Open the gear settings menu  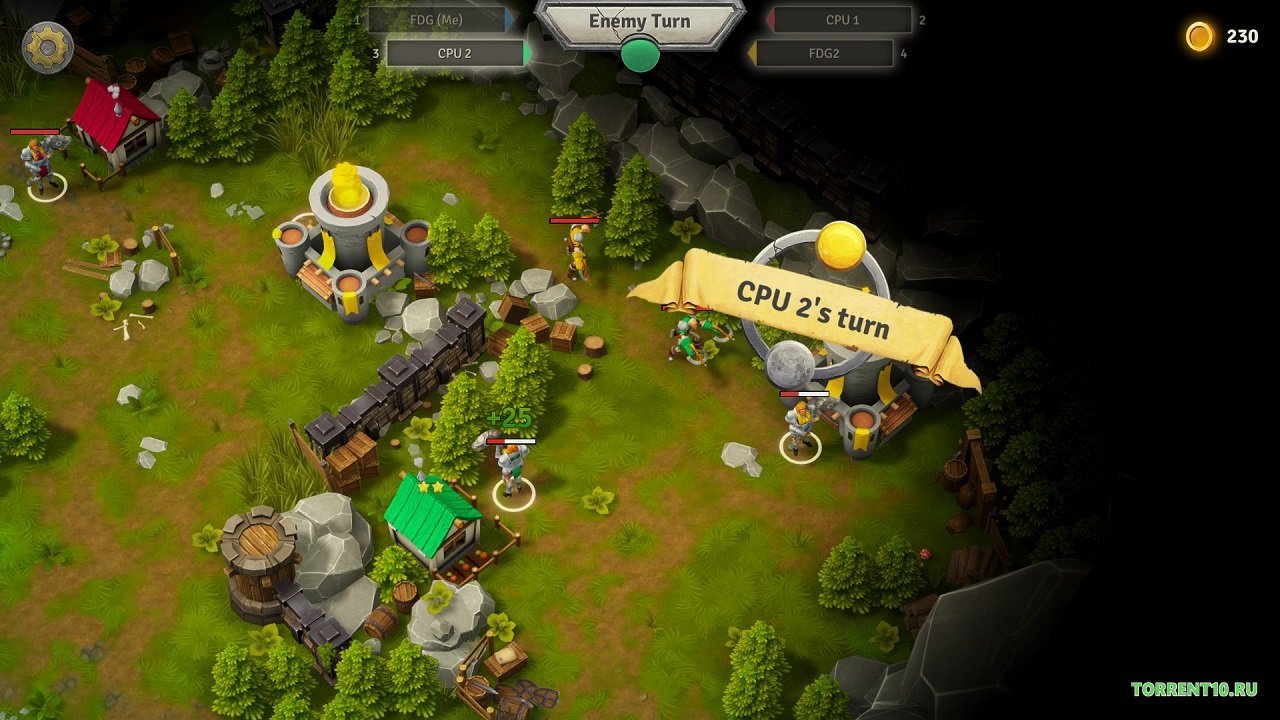47,47
